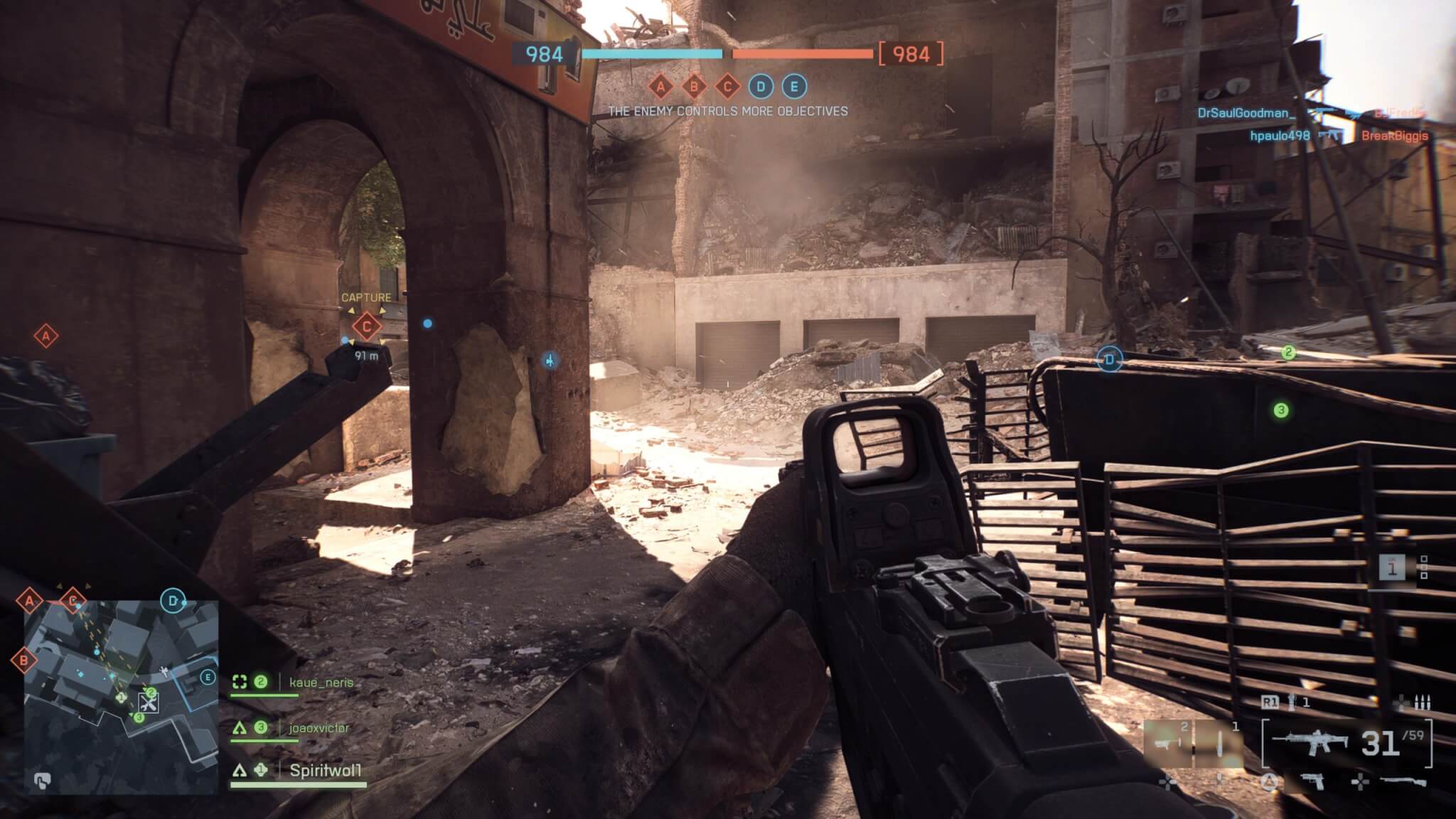1456x819 pixels.
Task: Select objective B marker on the minimap edge
Action: click(23, 660)
